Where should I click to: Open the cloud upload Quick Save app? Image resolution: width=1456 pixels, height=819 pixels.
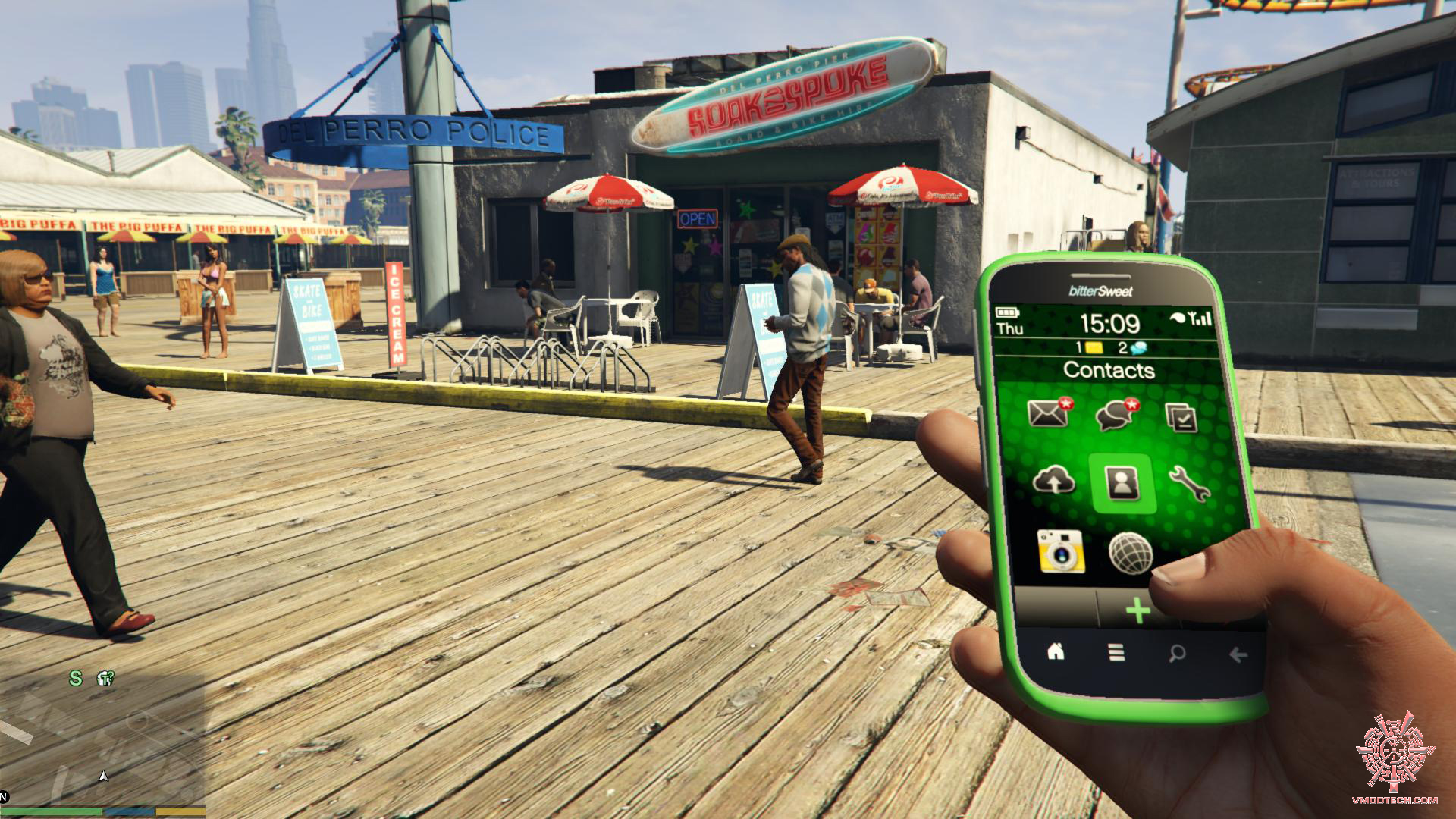click(1054, 480)
